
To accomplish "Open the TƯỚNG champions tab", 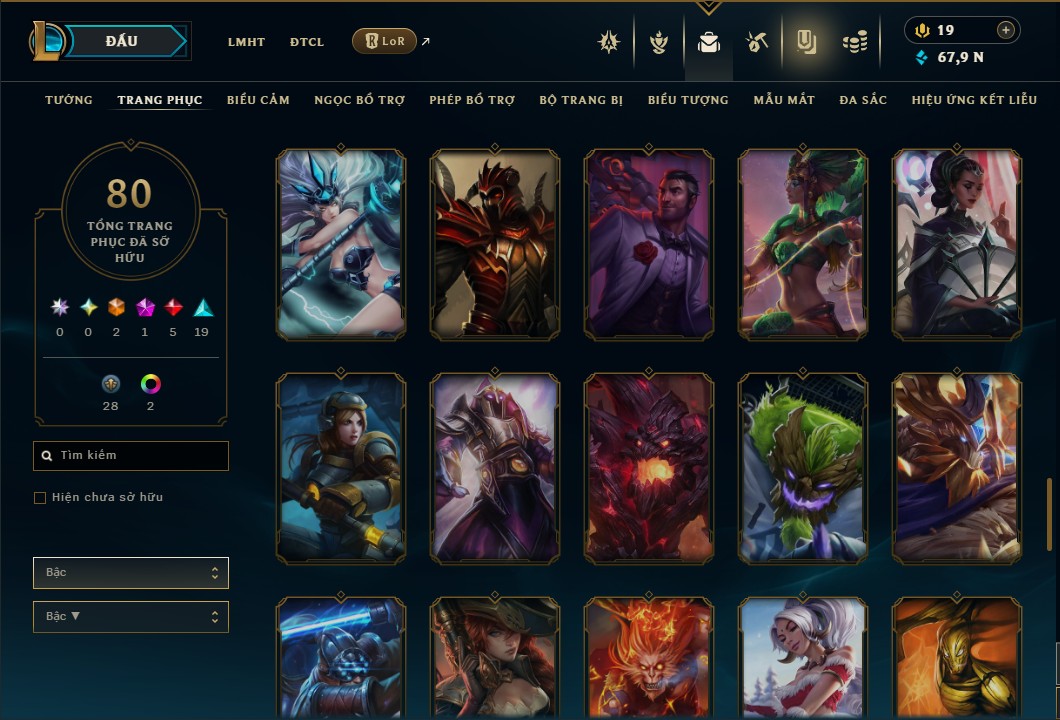I will click(x=69, y=100).
